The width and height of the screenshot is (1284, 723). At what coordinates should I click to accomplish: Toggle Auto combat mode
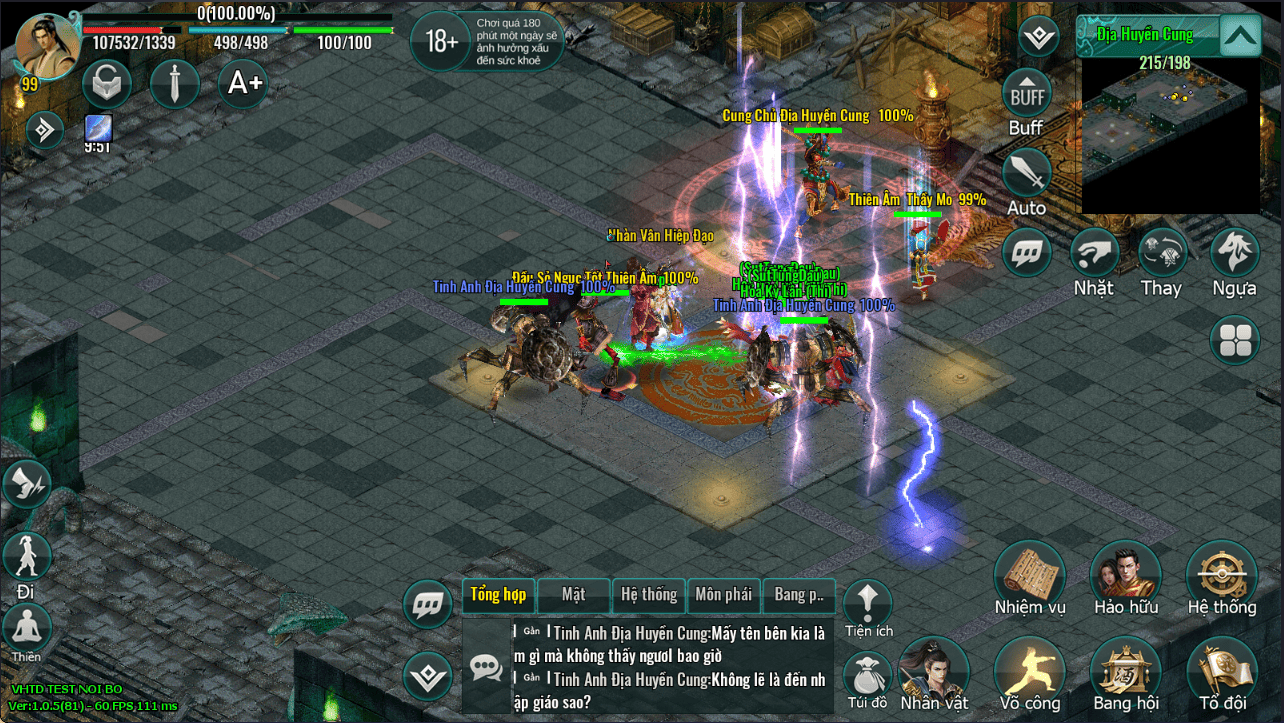pyautogui.click(x=1027, y=175)
